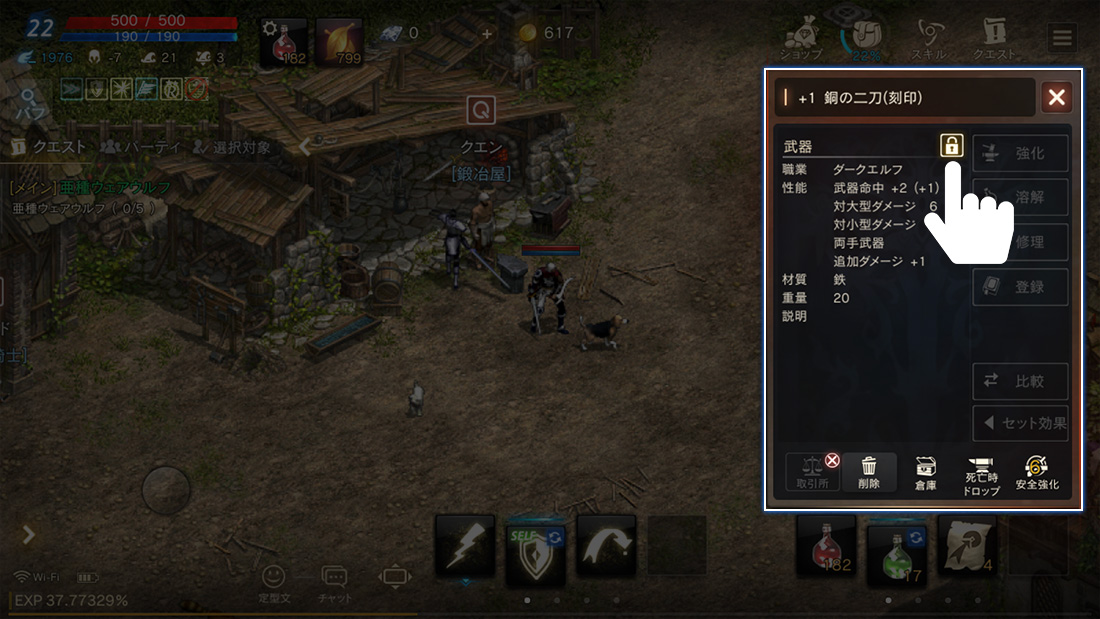Viewport: 1100px width, 619px height.
Task: Close the item detail panel
Action: point(1056,97)
